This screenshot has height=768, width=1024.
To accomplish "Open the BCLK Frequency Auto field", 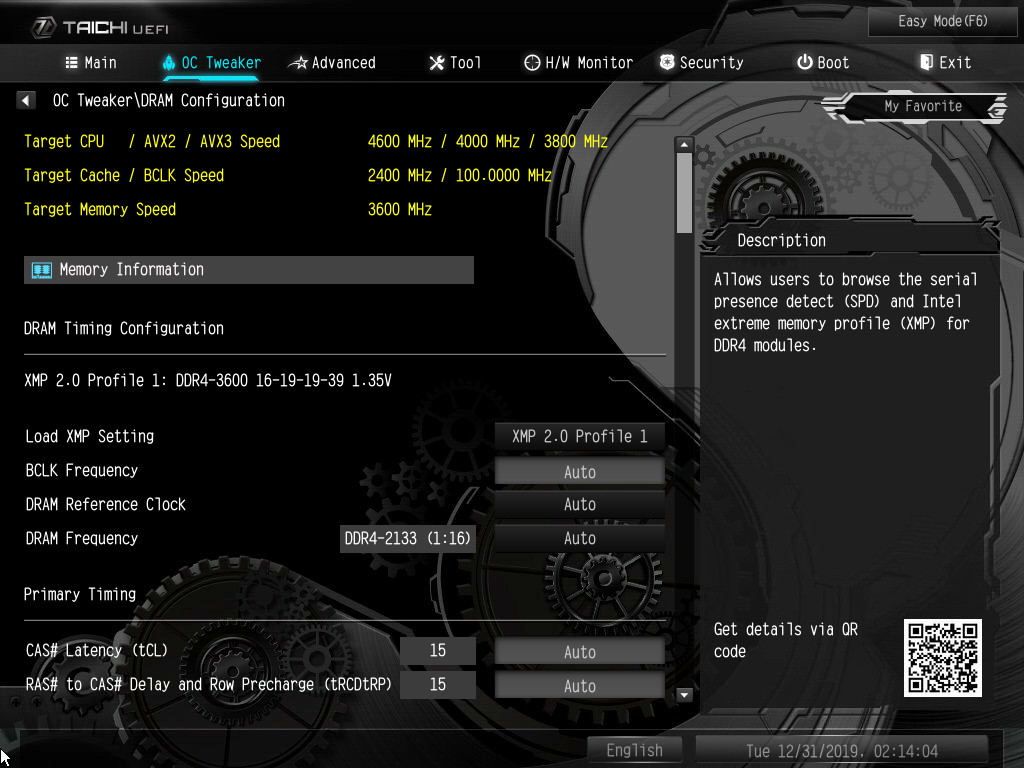I will [580, 471].
